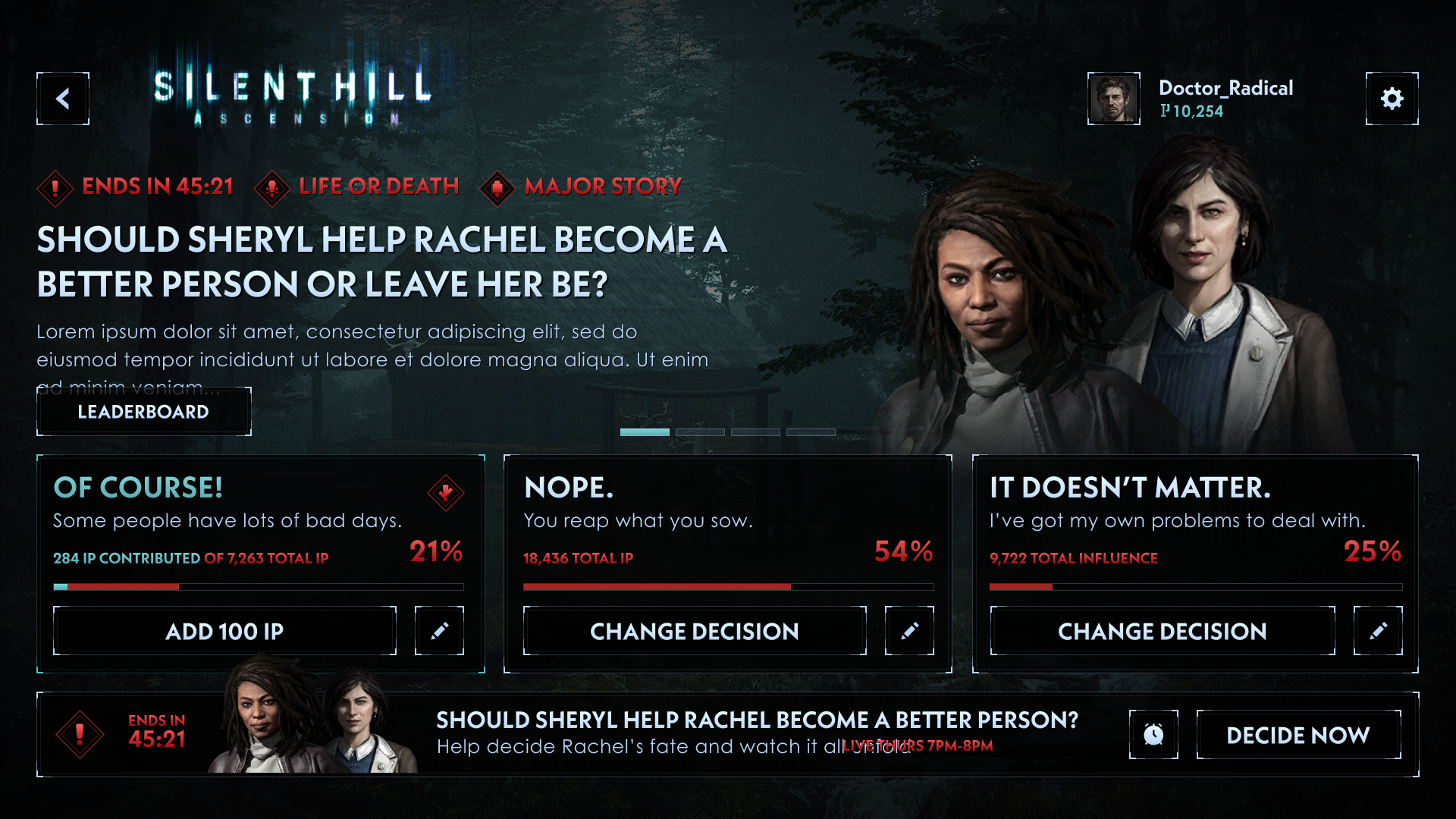Select the Decide Now button

click(1298, 735)
